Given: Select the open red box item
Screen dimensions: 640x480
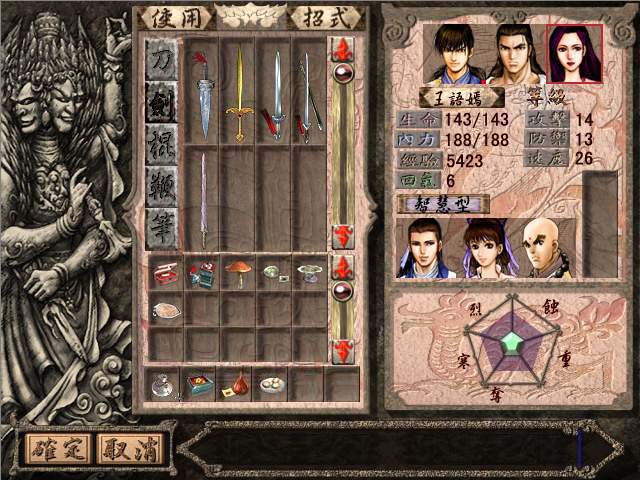Looking at the screenshot, I should 166,272.
